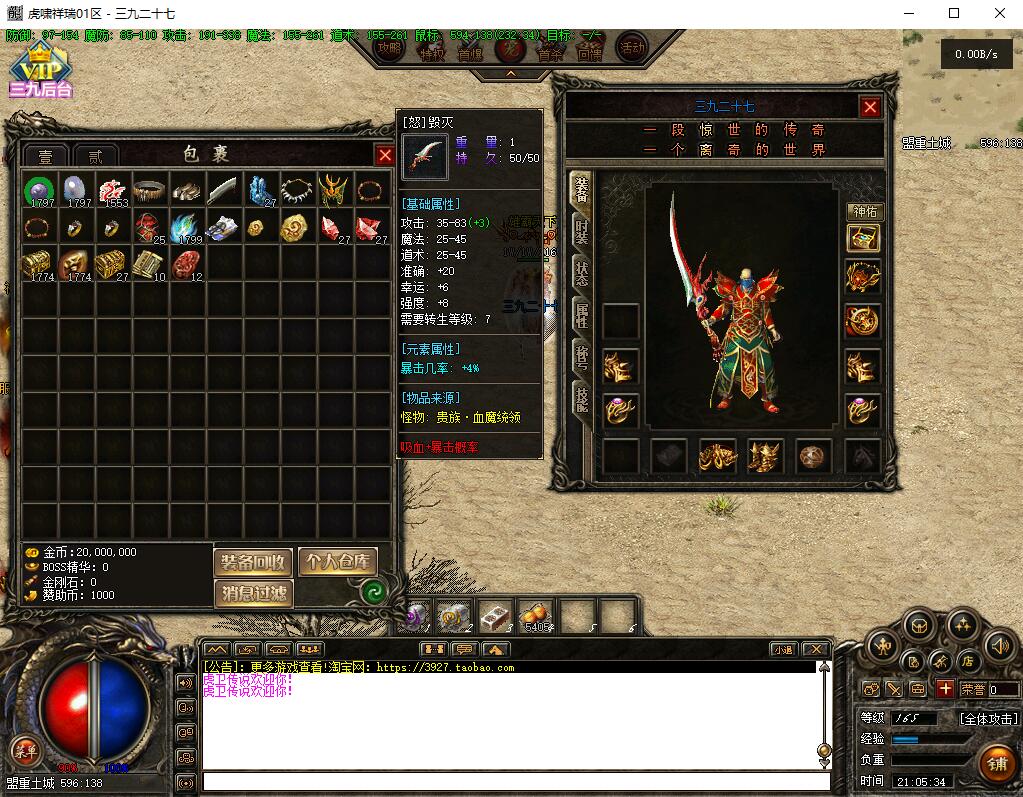Screen dimensions: 1023x797
Task: Open the 个人仓库 personal warehouse
Action: click(337, 562)
